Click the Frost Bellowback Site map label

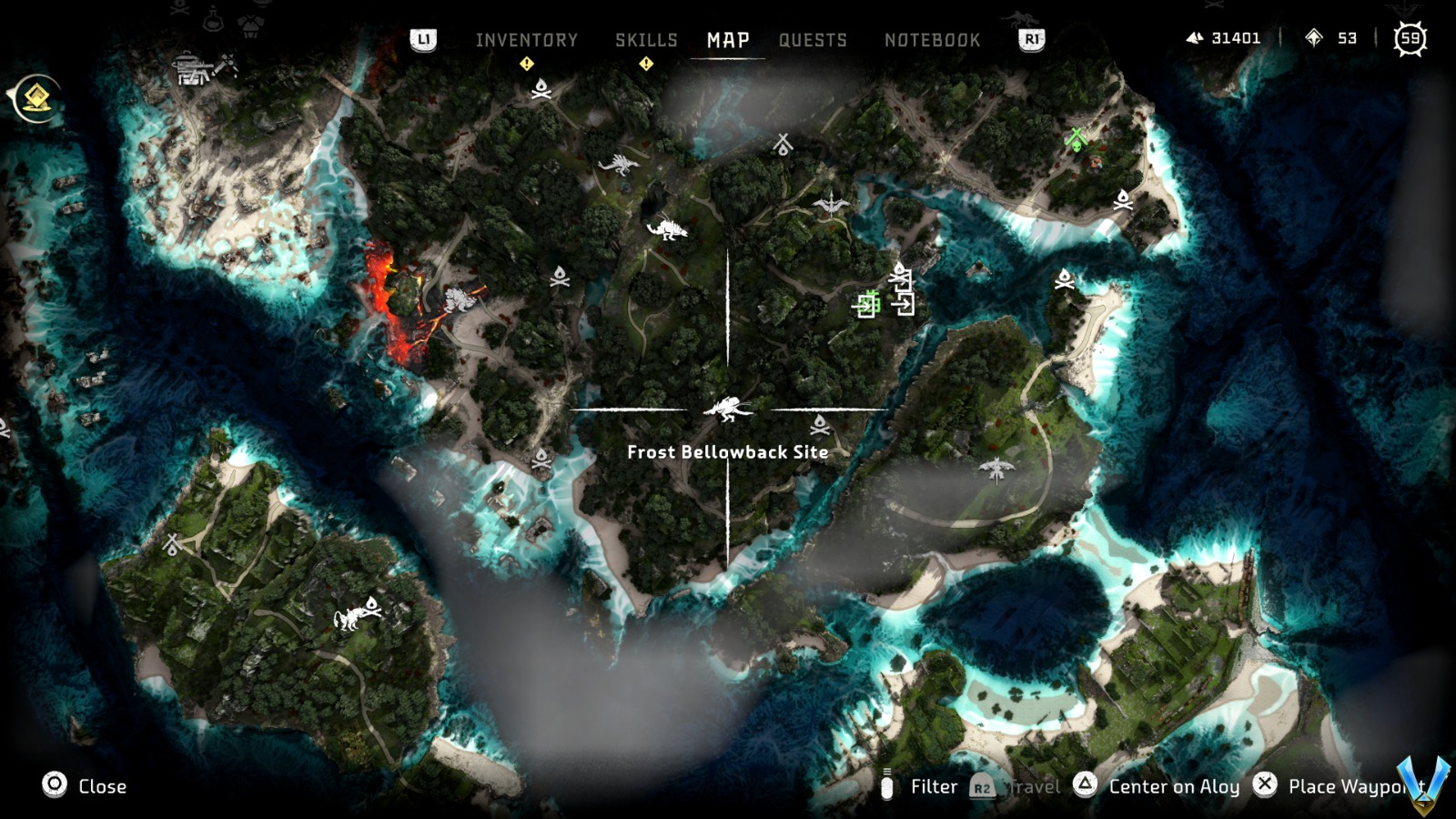click(728, 450)
